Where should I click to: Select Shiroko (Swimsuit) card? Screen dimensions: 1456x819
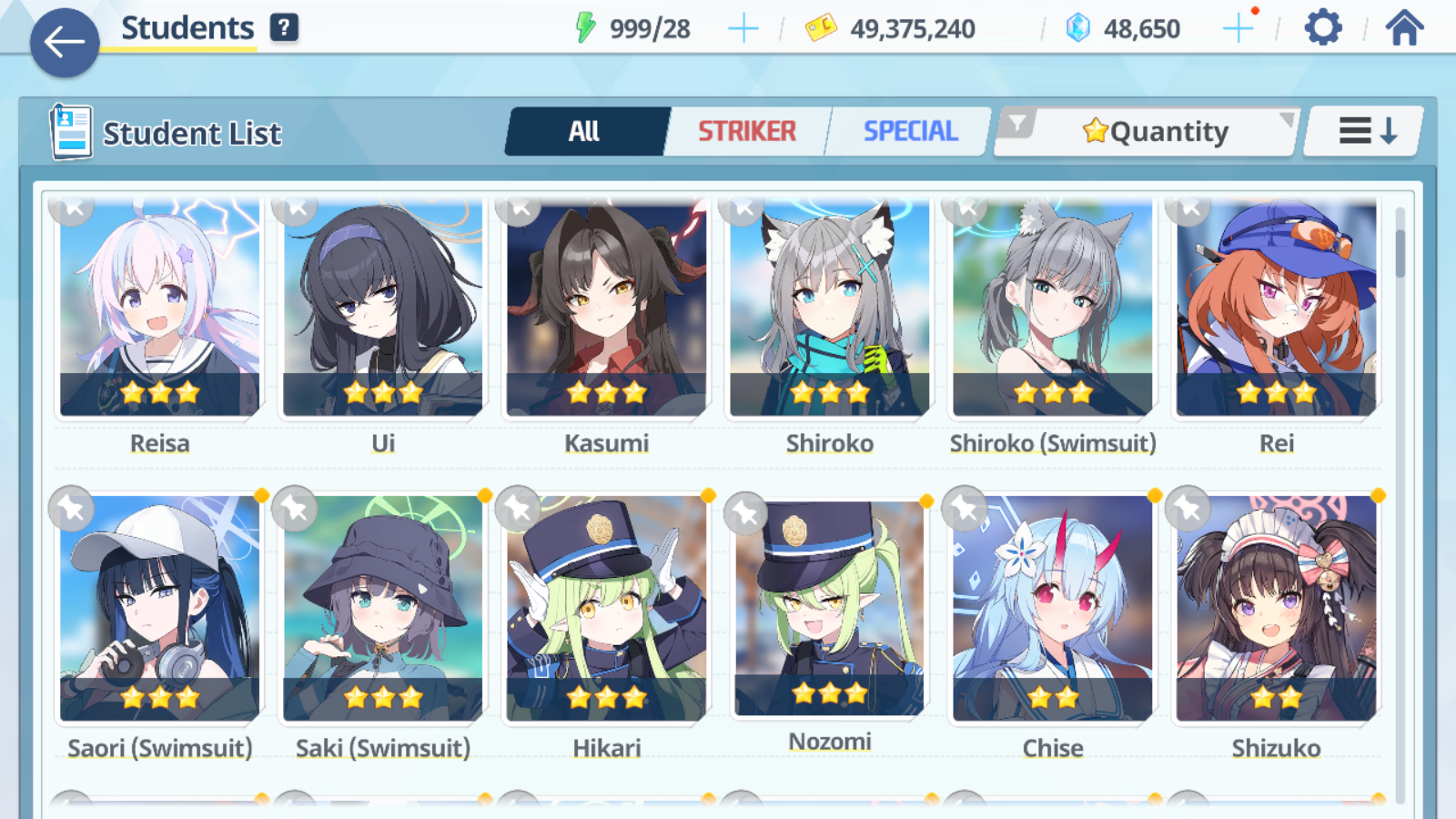(1053, 309)
